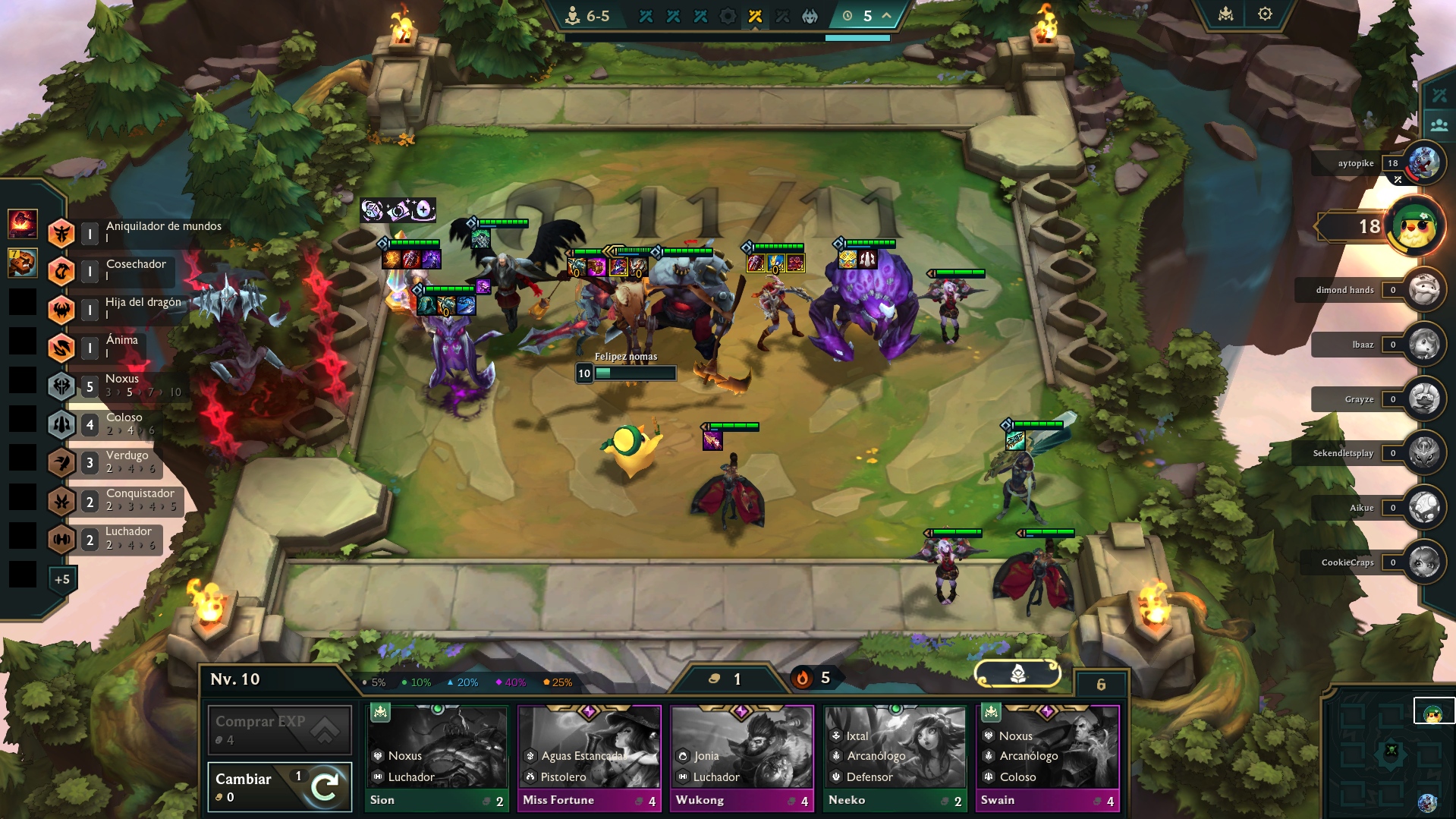Expand the stage round tracker arrow

coord(886,15)
